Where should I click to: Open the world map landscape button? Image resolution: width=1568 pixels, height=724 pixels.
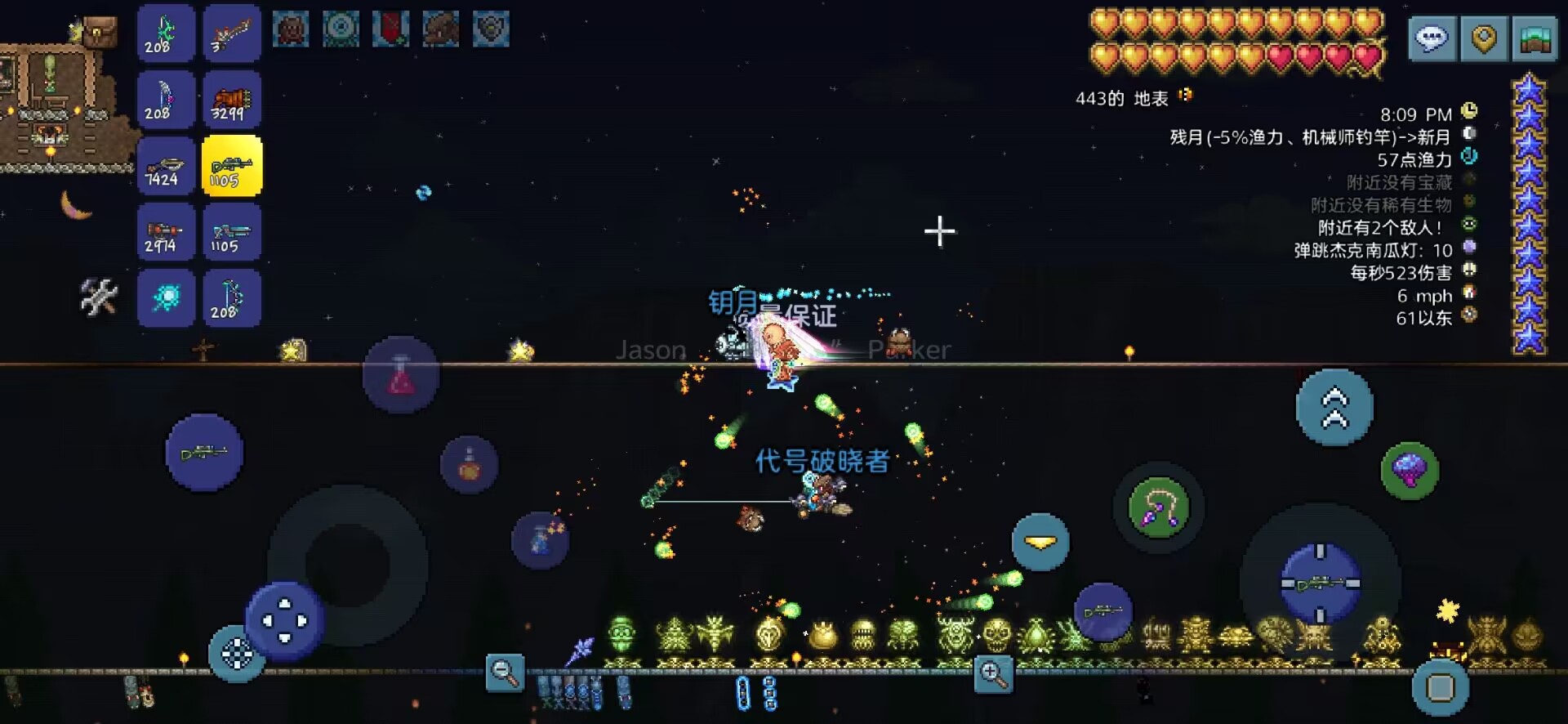pyautogui.click(x=1535, y=38)
